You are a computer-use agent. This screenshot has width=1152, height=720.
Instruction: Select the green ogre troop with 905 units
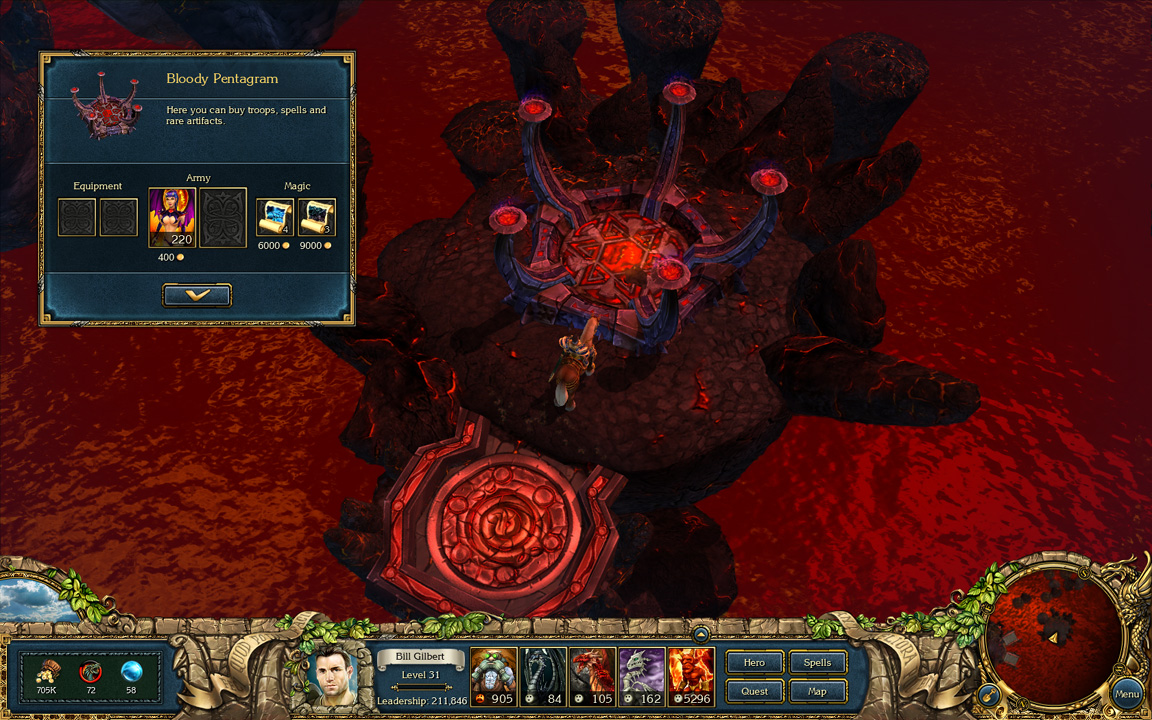(493, 676)
